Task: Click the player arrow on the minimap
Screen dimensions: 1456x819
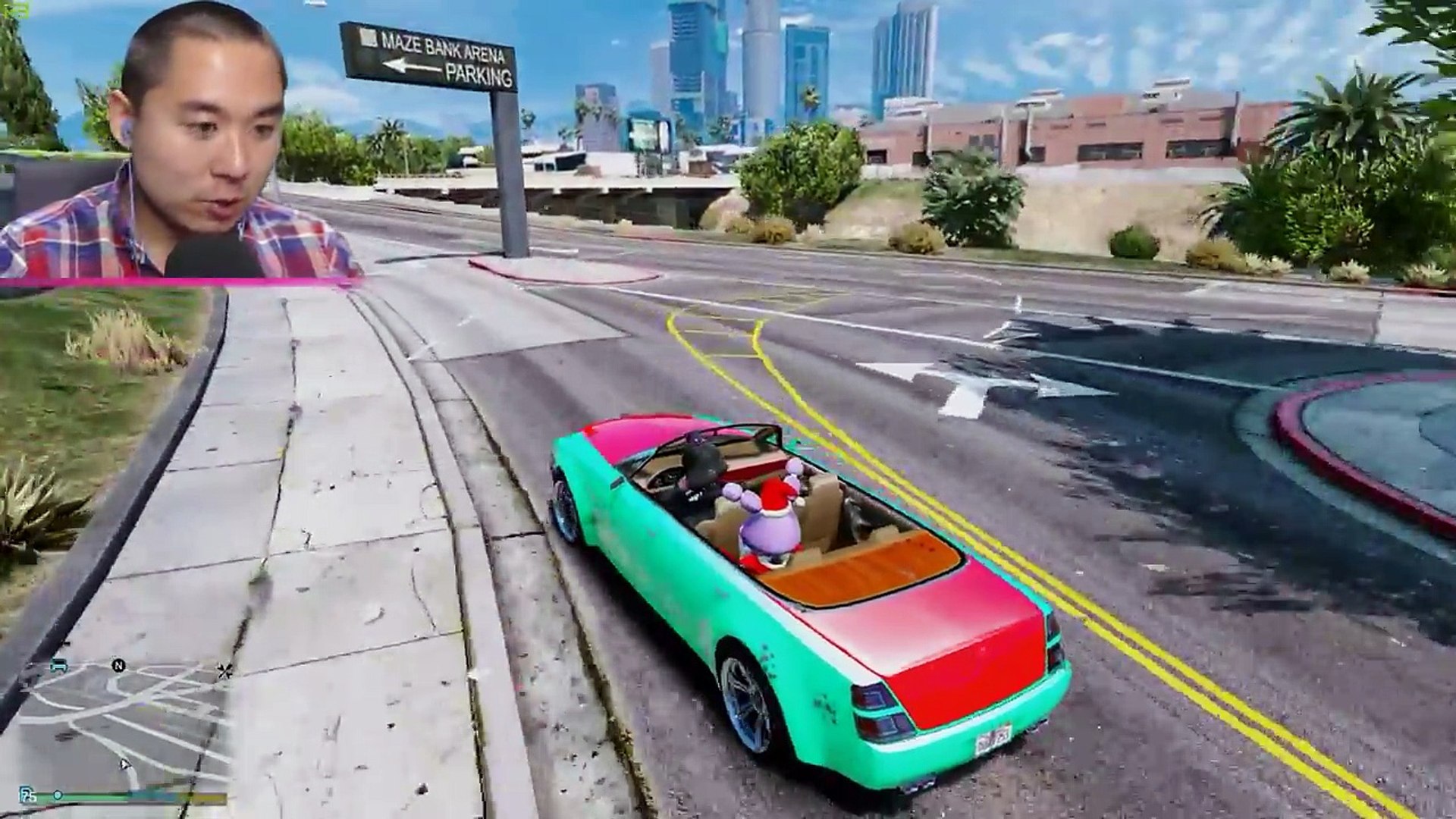Action: (x=124, y=764)
